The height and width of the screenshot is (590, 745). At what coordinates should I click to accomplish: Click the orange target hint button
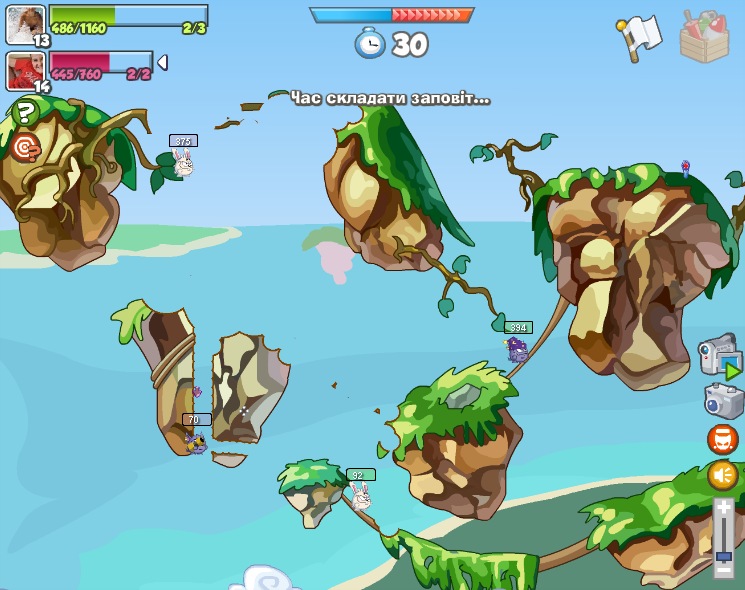[x=25, y=148]
